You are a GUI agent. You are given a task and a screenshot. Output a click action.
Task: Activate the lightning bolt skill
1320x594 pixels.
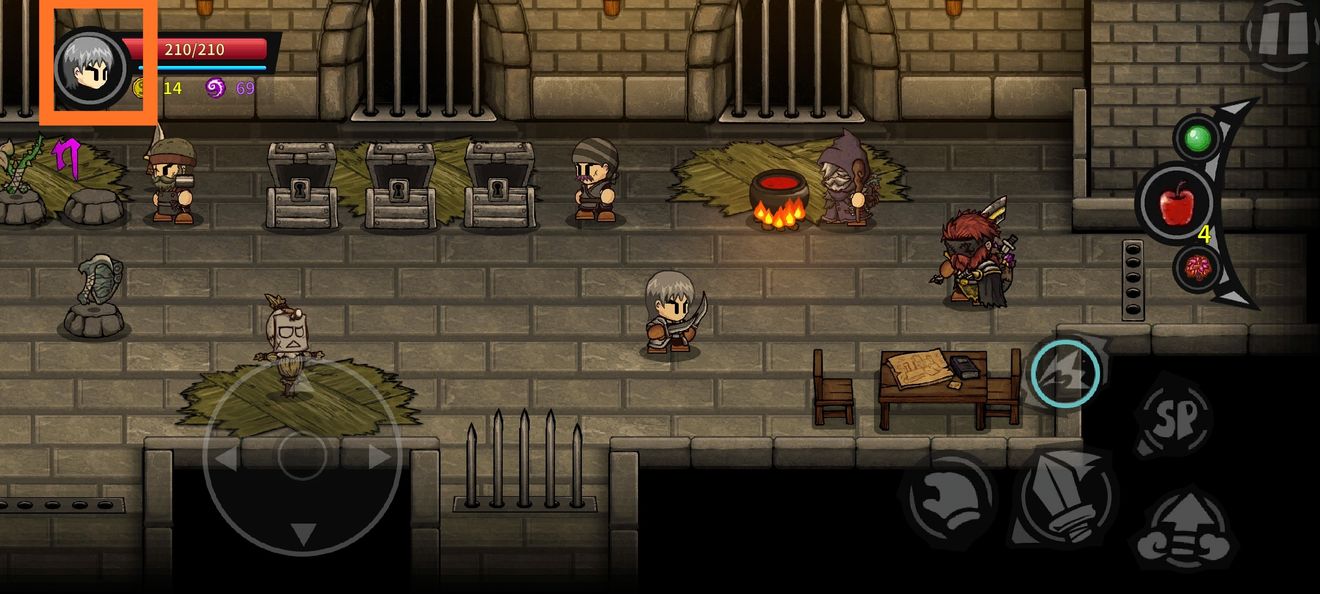coord(1065,373)
